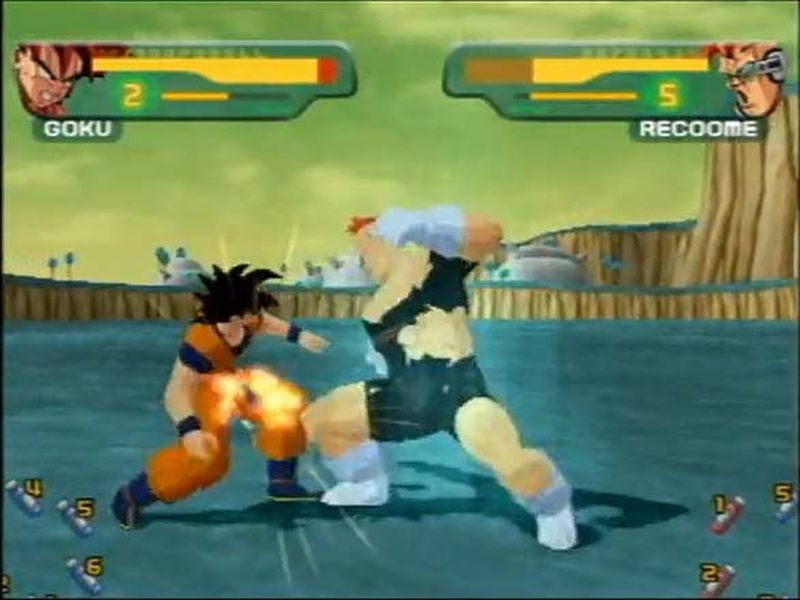Screen dimensions: 800x600
Task: Click Goku's character portrait
Action: [x=50, y=78]
